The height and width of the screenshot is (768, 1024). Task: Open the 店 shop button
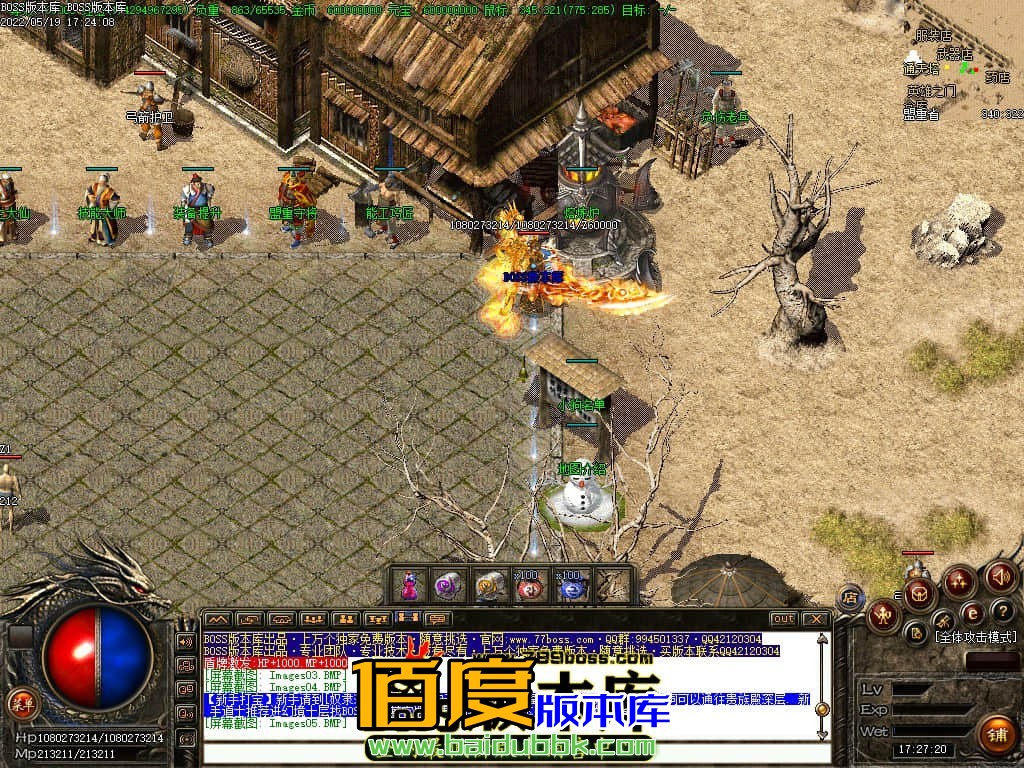click(849, 597)
